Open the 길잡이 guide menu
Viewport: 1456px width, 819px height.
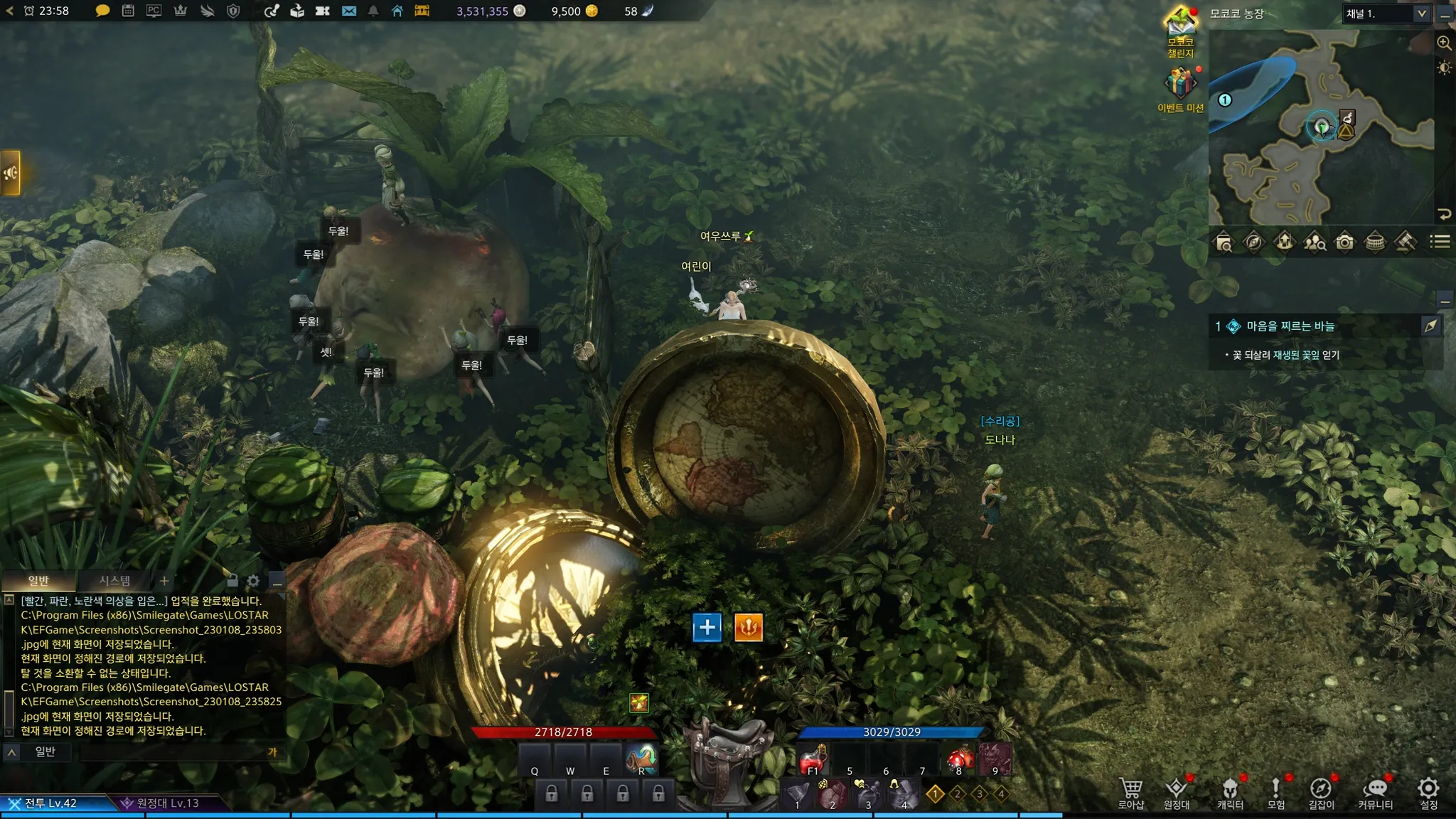tap(1321, 793)
